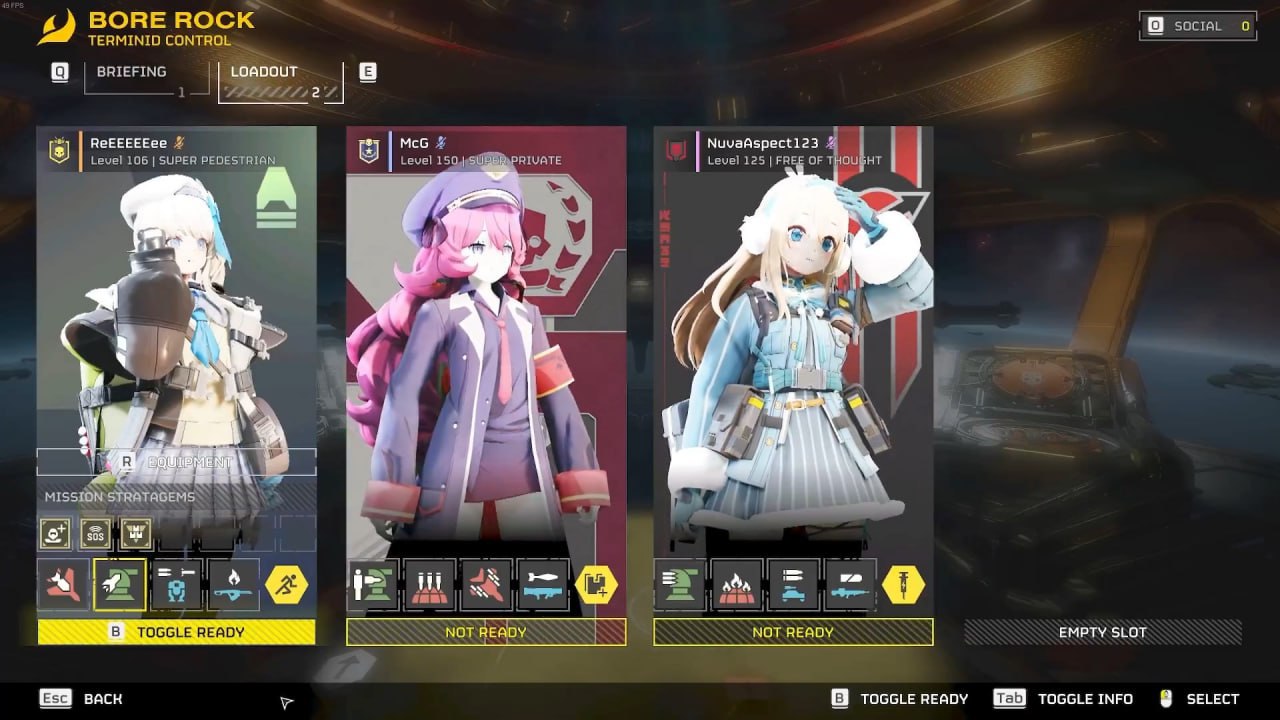Select McG's orbital barrage stratagem icon
This screenshot has height=720, width=1280.
pos(430,585)
